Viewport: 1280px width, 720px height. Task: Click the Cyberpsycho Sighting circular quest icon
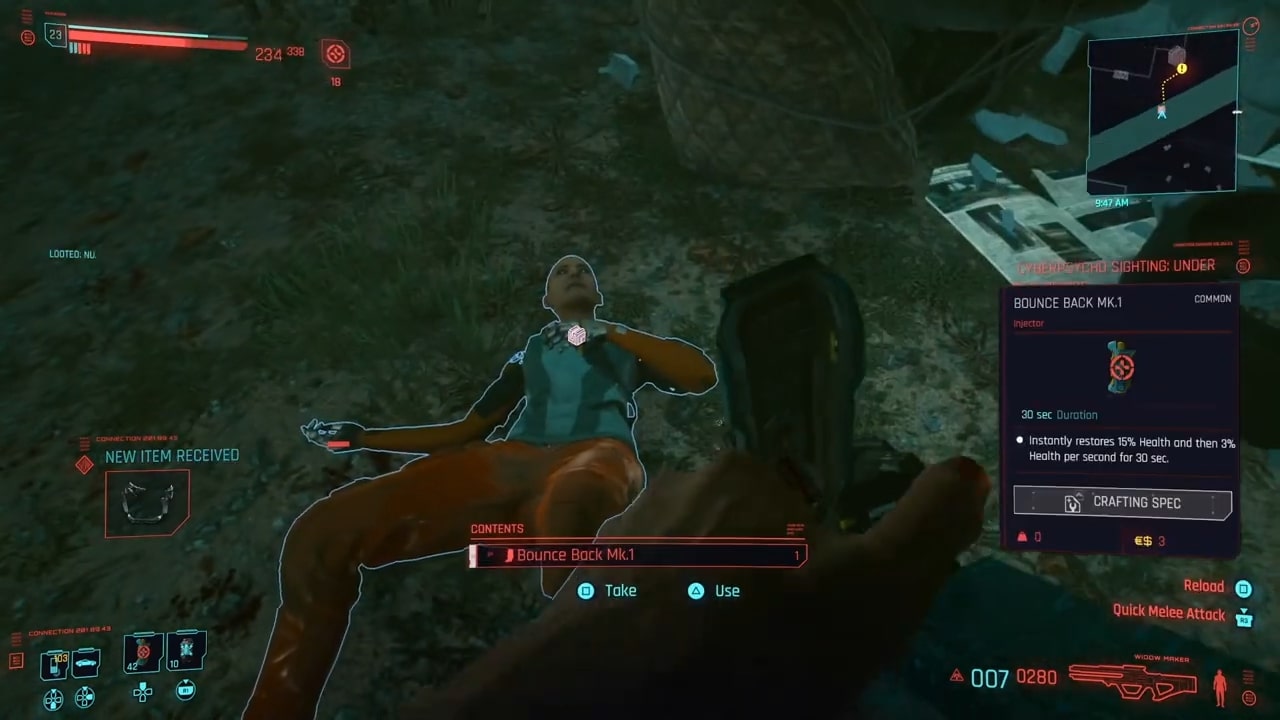pyautogui.click(x=1243, y=266)
